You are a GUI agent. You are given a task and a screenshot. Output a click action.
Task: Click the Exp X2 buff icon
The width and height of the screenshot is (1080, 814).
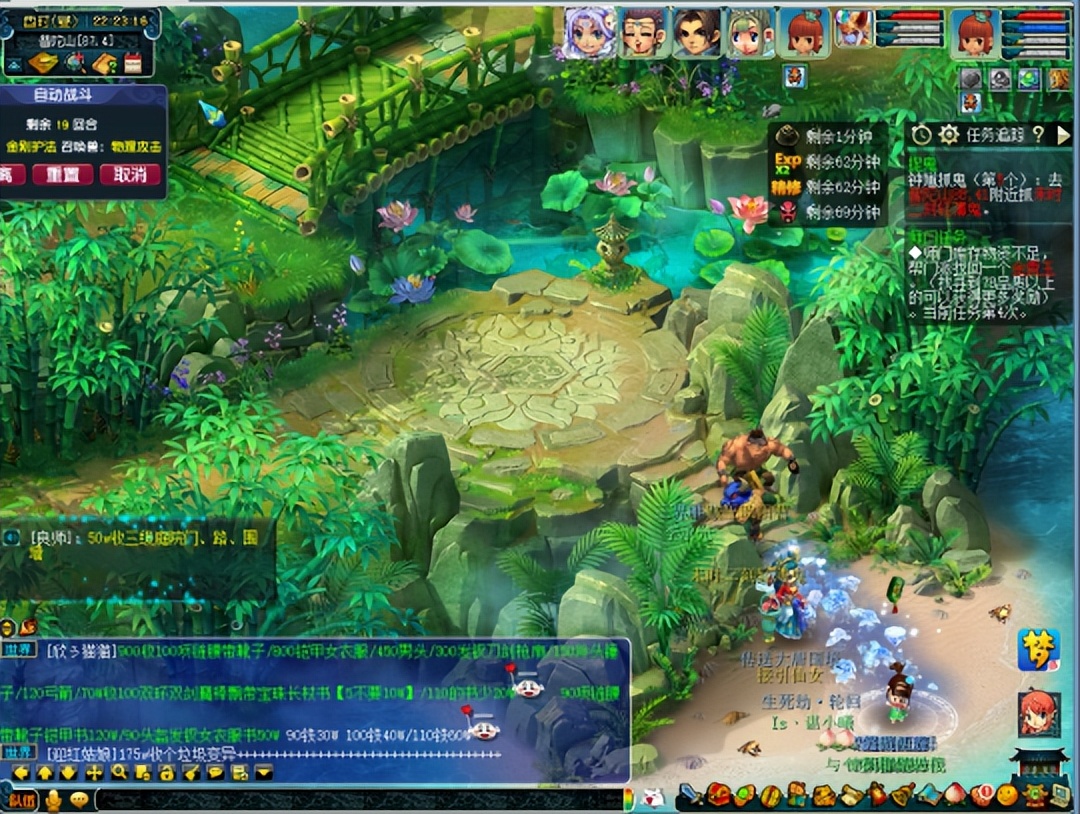tap(788, 161)
